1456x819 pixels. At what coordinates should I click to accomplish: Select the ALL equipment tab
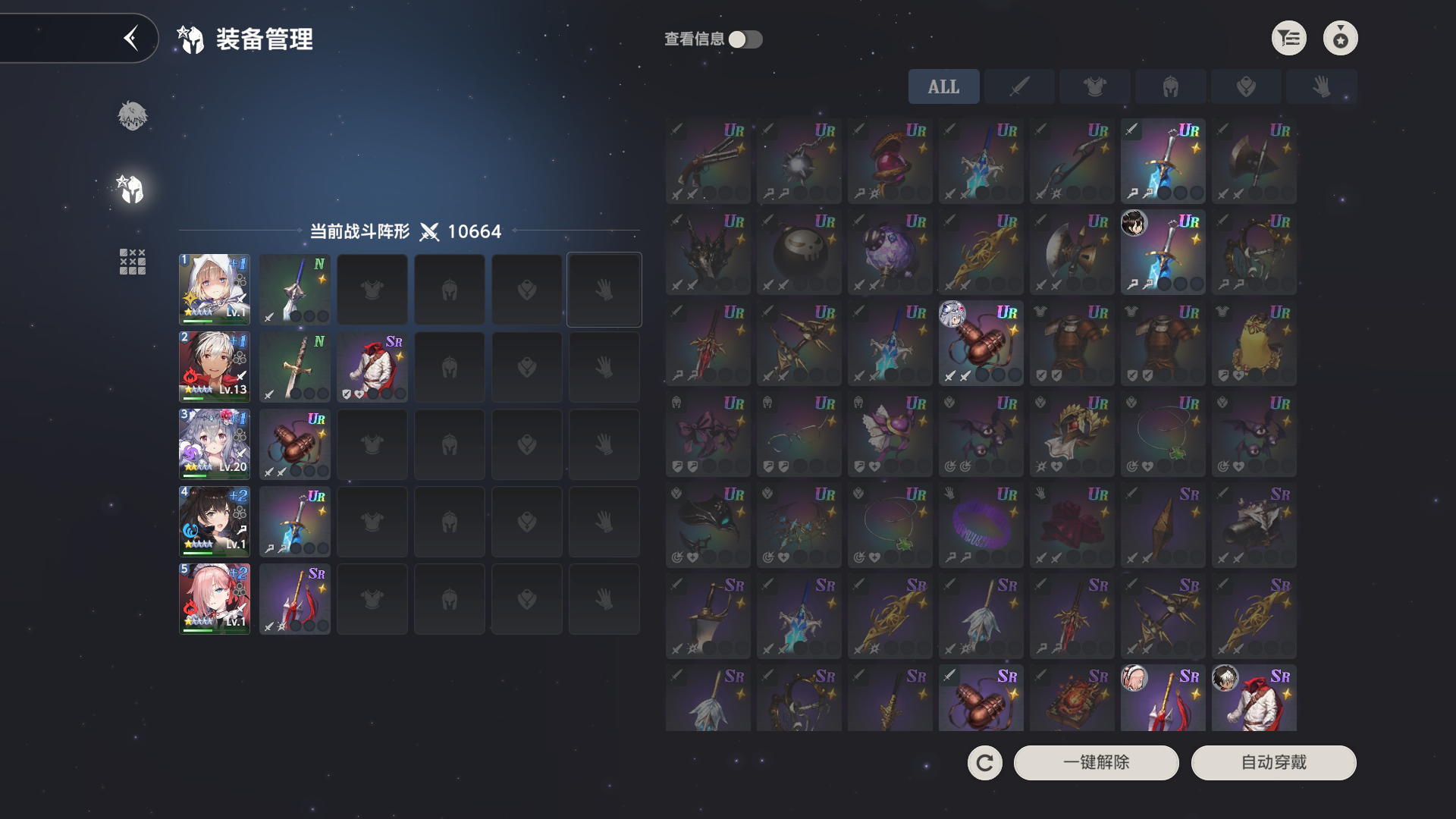click(x=943, y=87)
